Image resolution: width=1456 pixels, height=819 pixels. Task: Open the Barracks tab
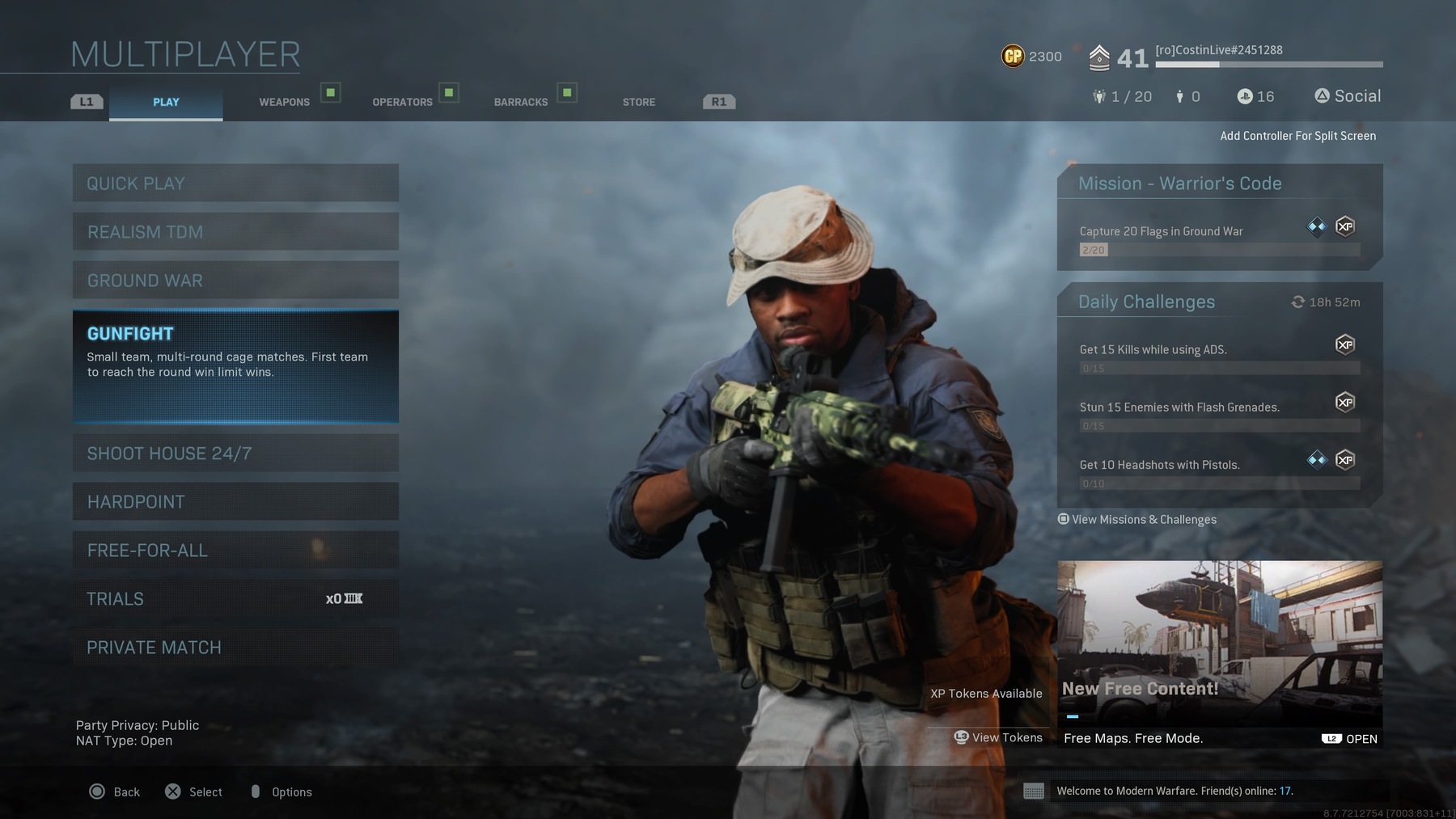click(521, 102)
